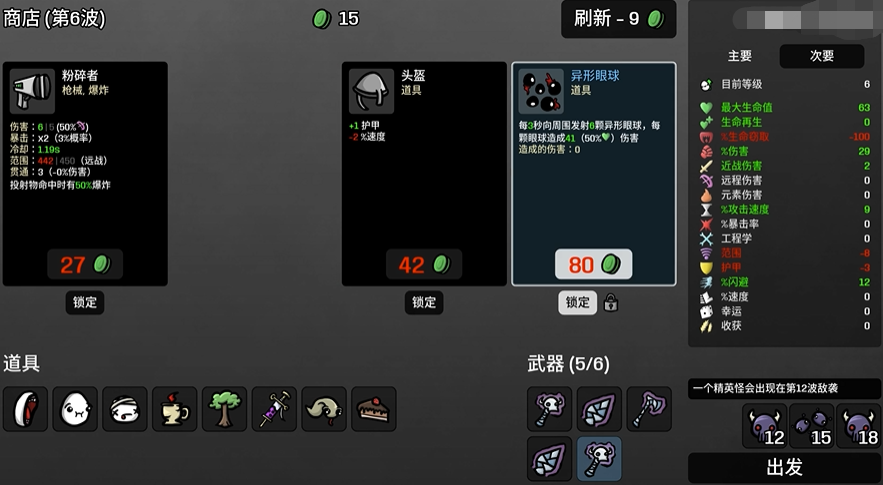Viewport: 883px width, 485px height.
Task: Lock the 粉碎者 shop card
Action: tap(85, 302)
